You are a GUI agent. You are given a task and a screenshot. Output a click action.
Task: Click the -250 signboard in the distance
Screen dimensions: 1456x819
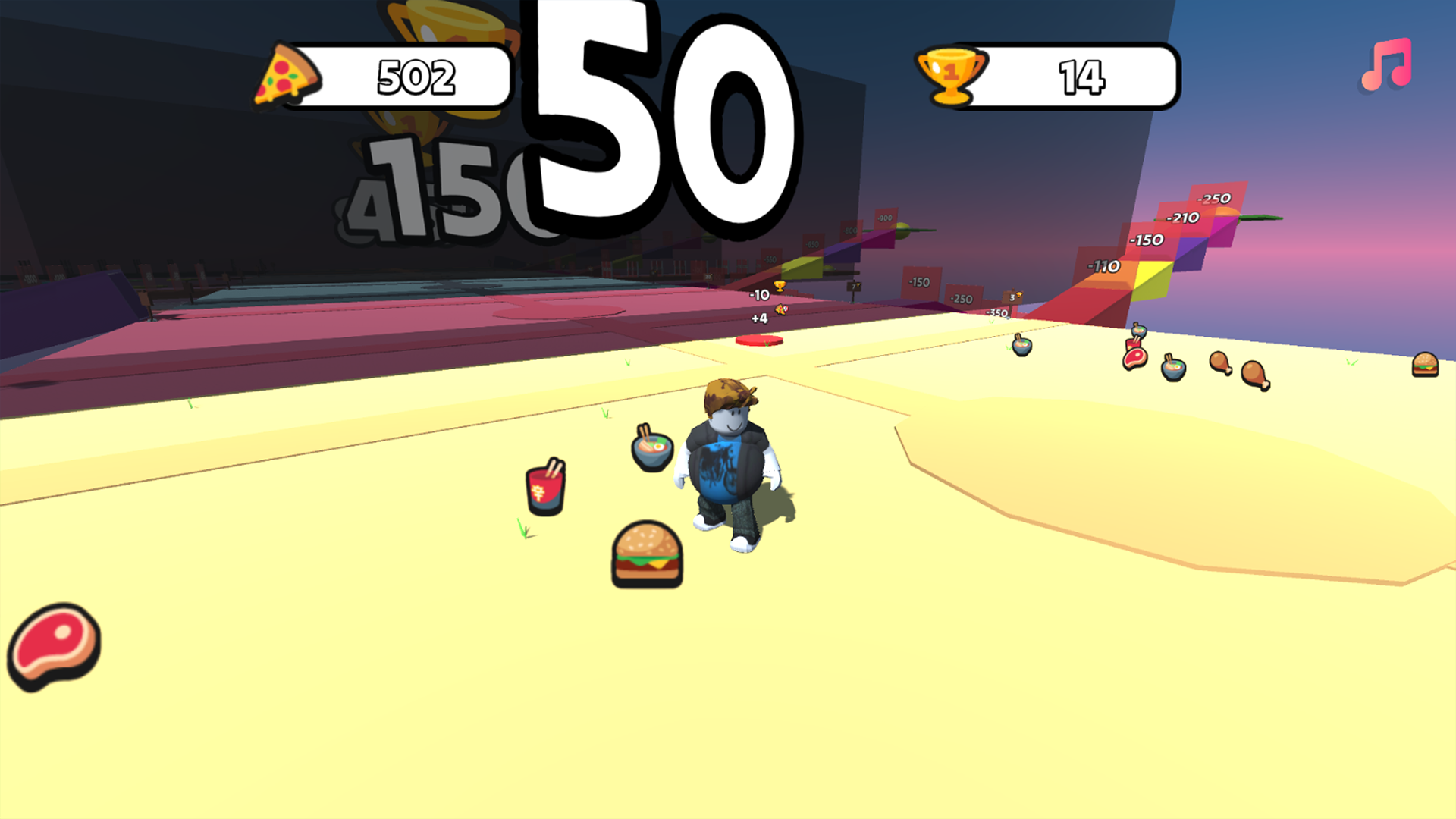click(961, 300)
